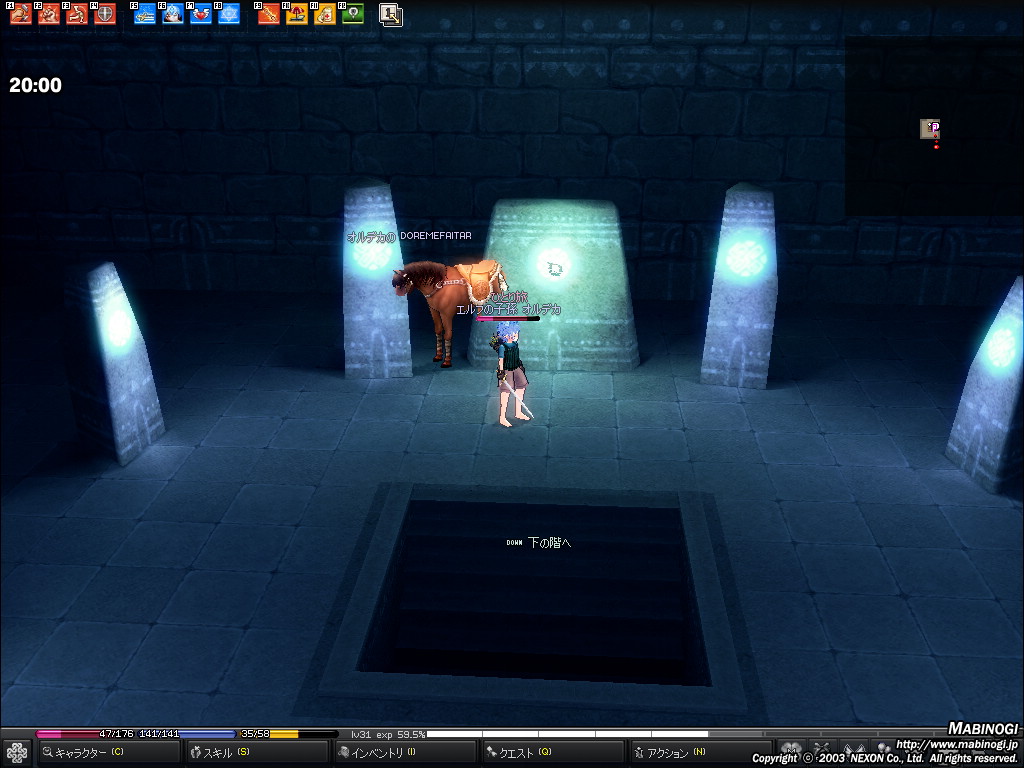1024x768 pixels.
Task: Activate the F12 green skill icon
Action: pyautogui.click(x=352, y=14)
